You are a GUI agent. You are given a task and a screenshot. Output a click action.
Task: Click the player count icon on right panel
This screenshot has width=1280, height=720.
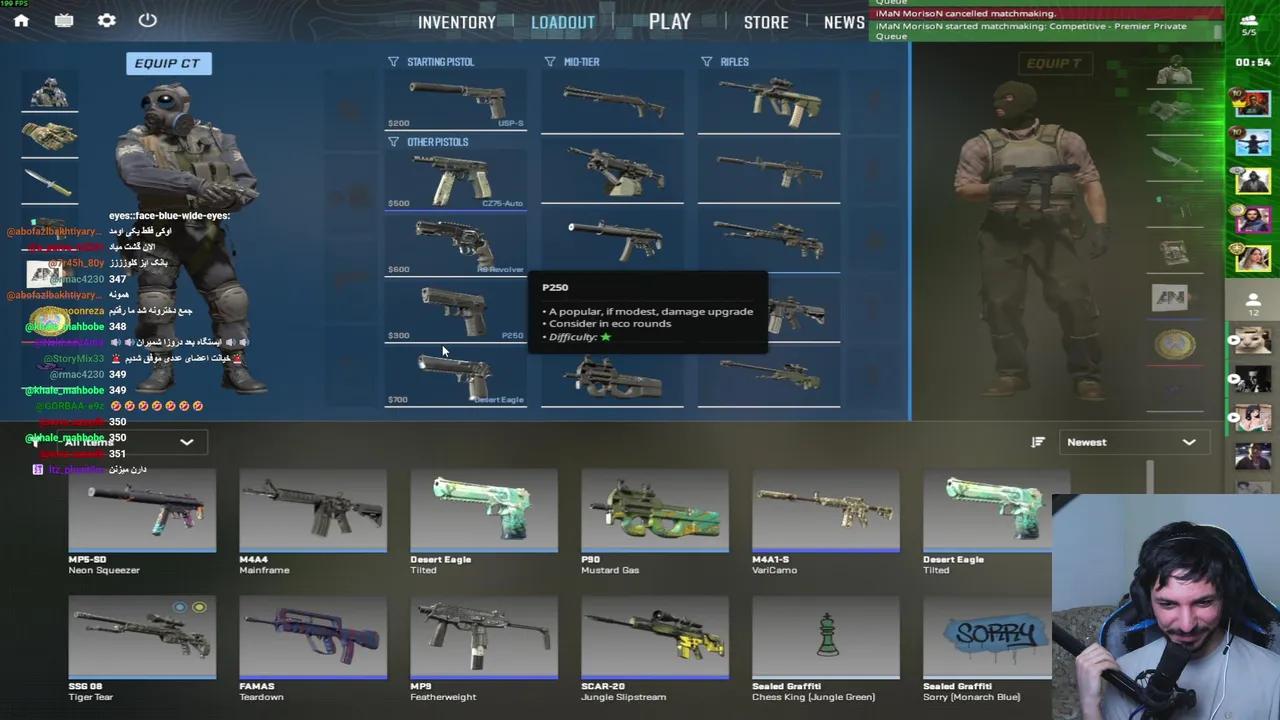[1253, 299]
